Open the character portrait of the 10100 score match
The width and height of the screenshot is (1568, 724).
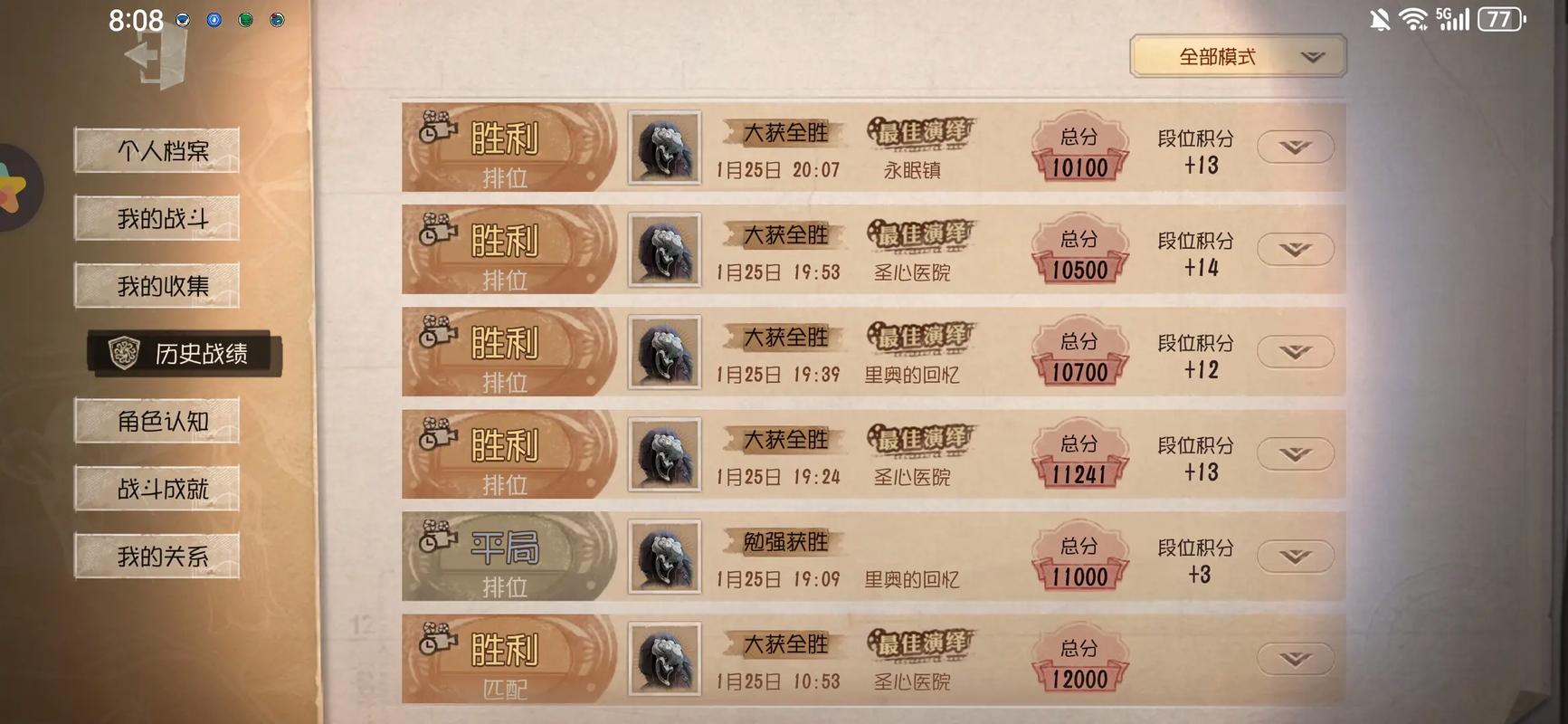coord(664,147)
